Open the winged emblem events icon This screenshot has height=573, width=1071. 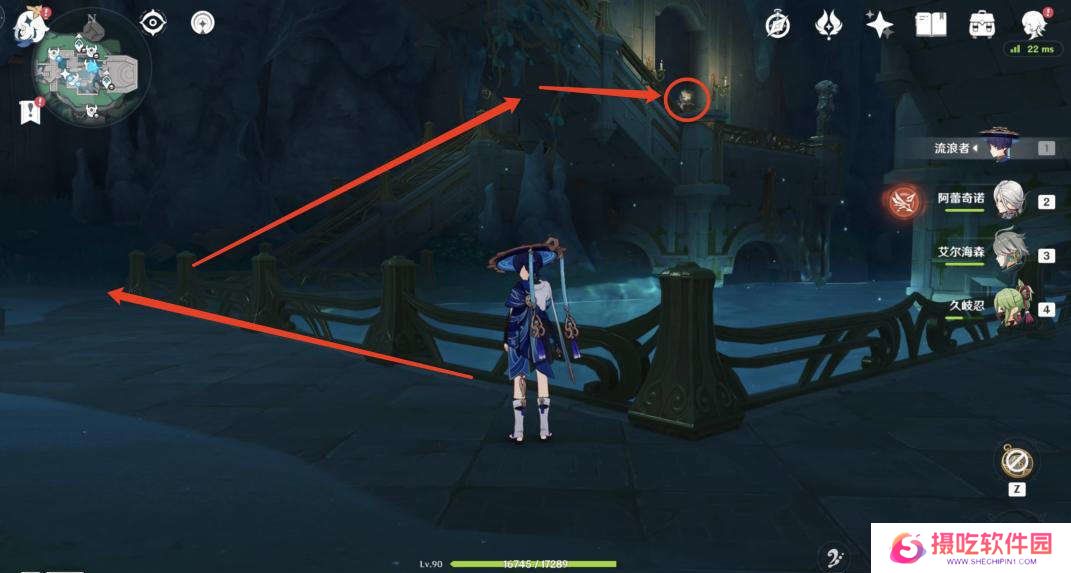pos(829,25)
